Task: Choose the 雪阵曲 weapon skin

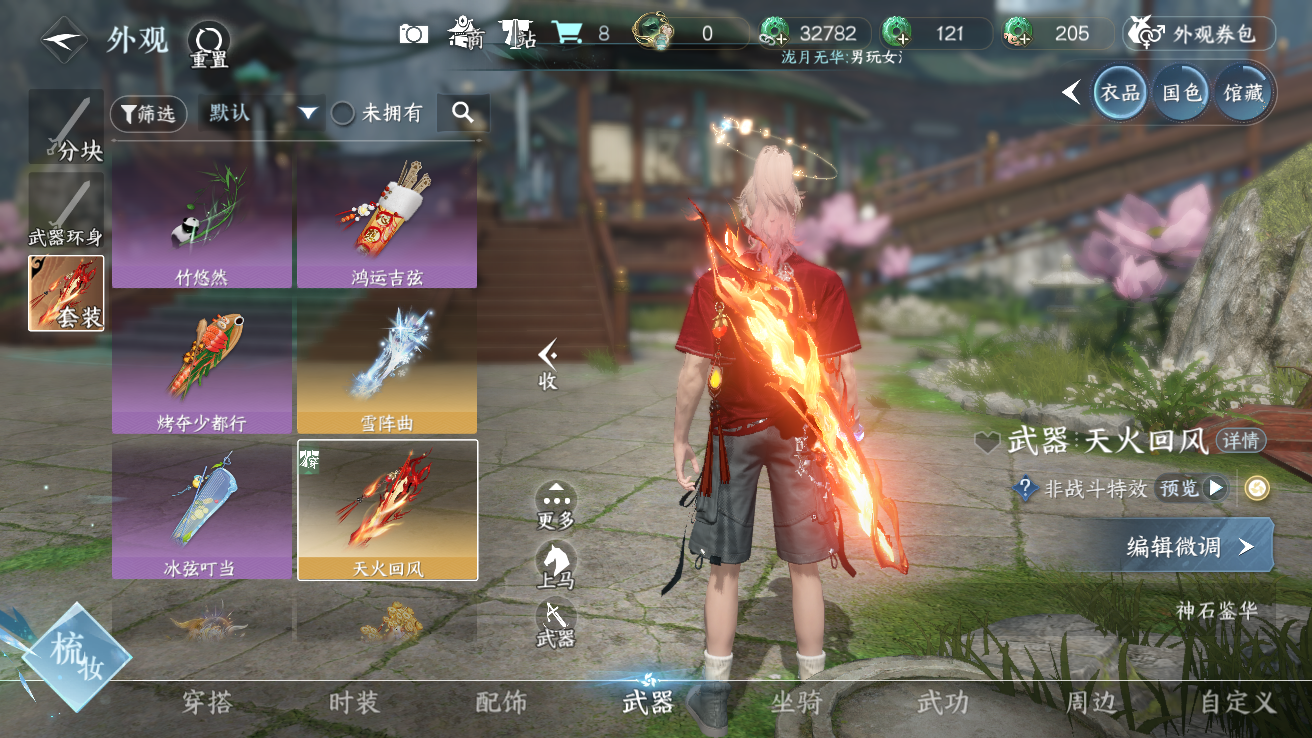Action: (387, 368)
